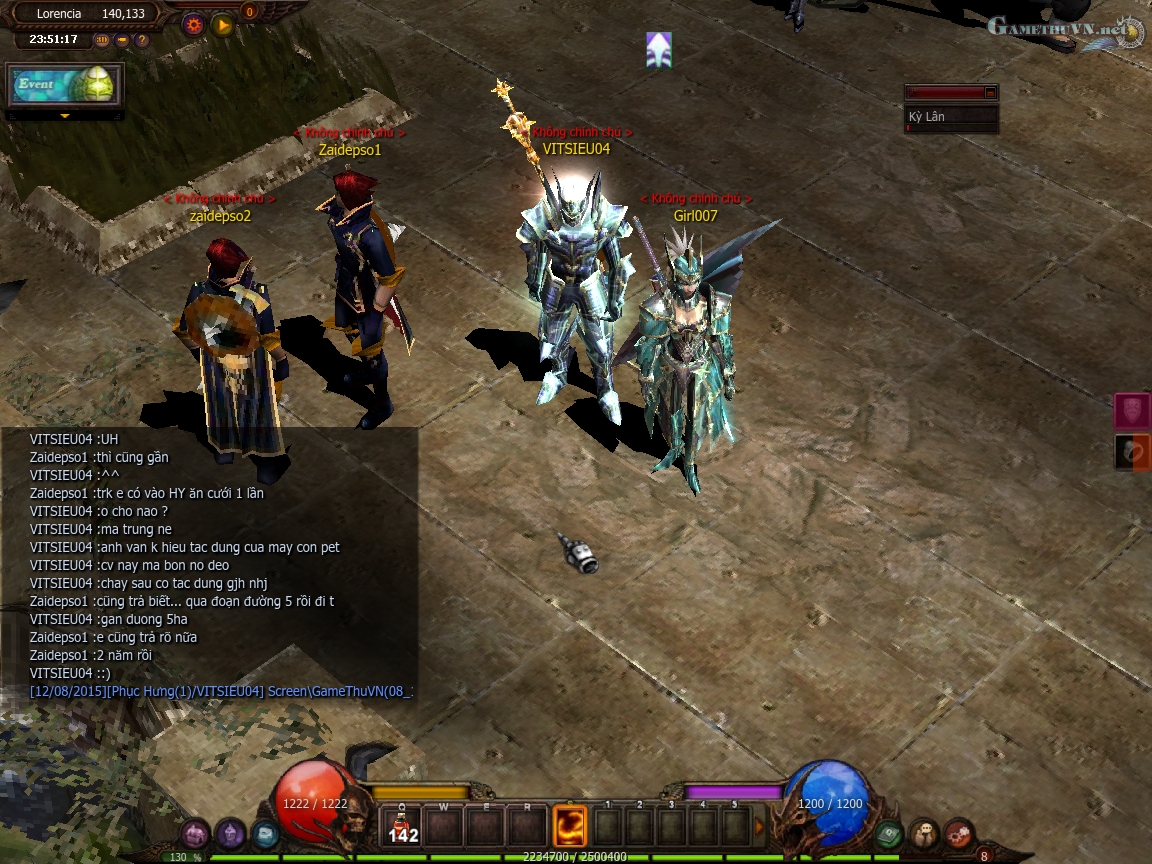Click the purple armor figure icon
The height and width of the screenshot is (864, 1152).
(231, 833)
